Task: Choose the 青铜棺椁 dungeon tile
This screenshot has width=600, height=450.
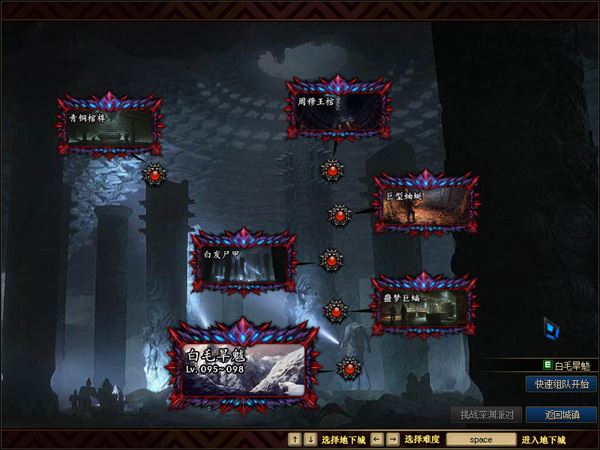Action: (108, 126)
